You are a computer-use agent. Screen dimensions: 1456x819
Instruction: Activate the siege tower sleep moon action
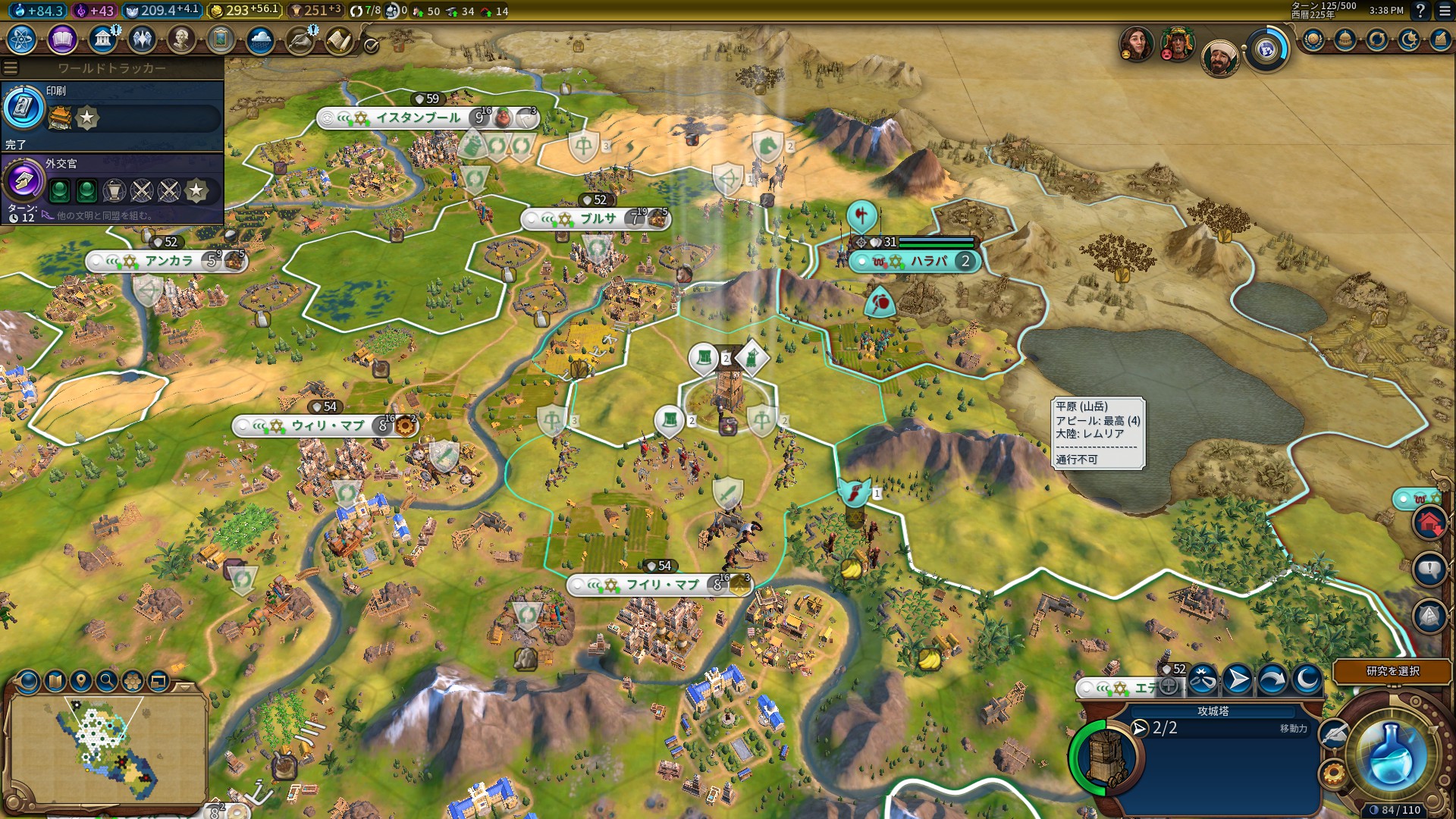click(x=1307, y=679)
